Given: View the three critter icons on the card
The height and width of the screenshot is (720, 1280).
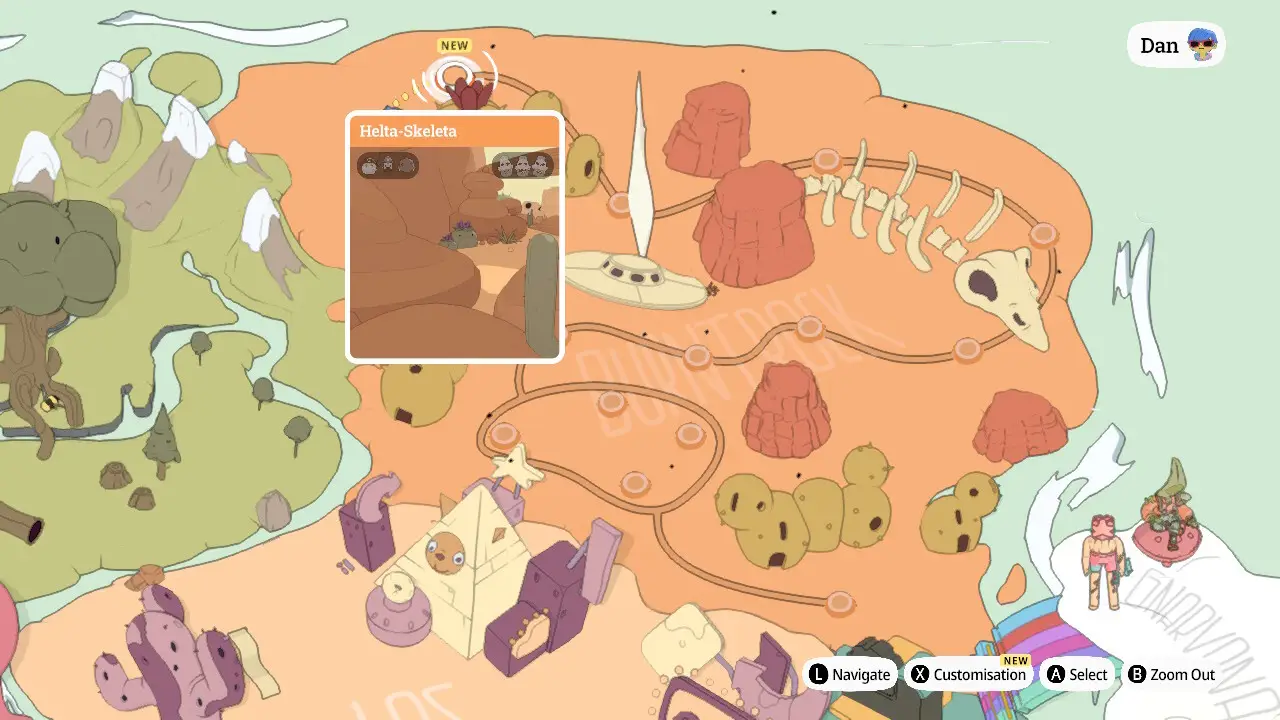Looking at the screenshot, I should point(388,165).
